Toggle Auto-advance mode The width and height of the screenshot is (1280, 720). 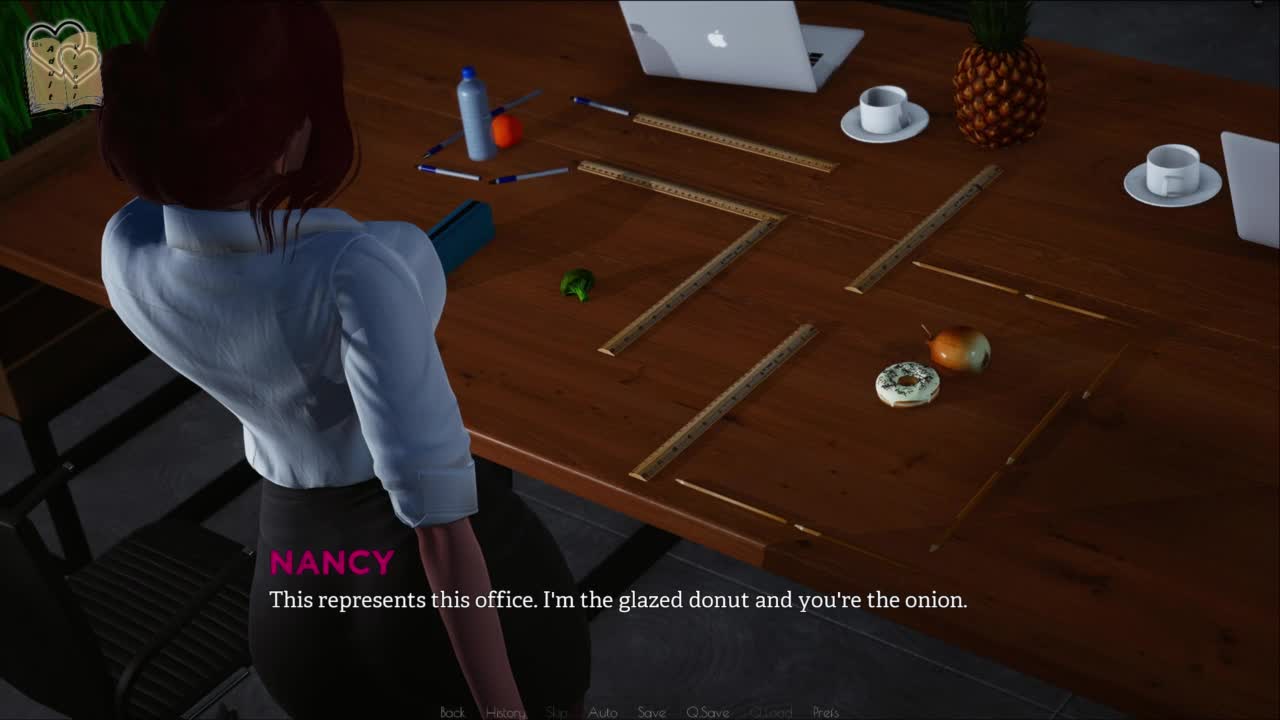[x=602, y=712]
